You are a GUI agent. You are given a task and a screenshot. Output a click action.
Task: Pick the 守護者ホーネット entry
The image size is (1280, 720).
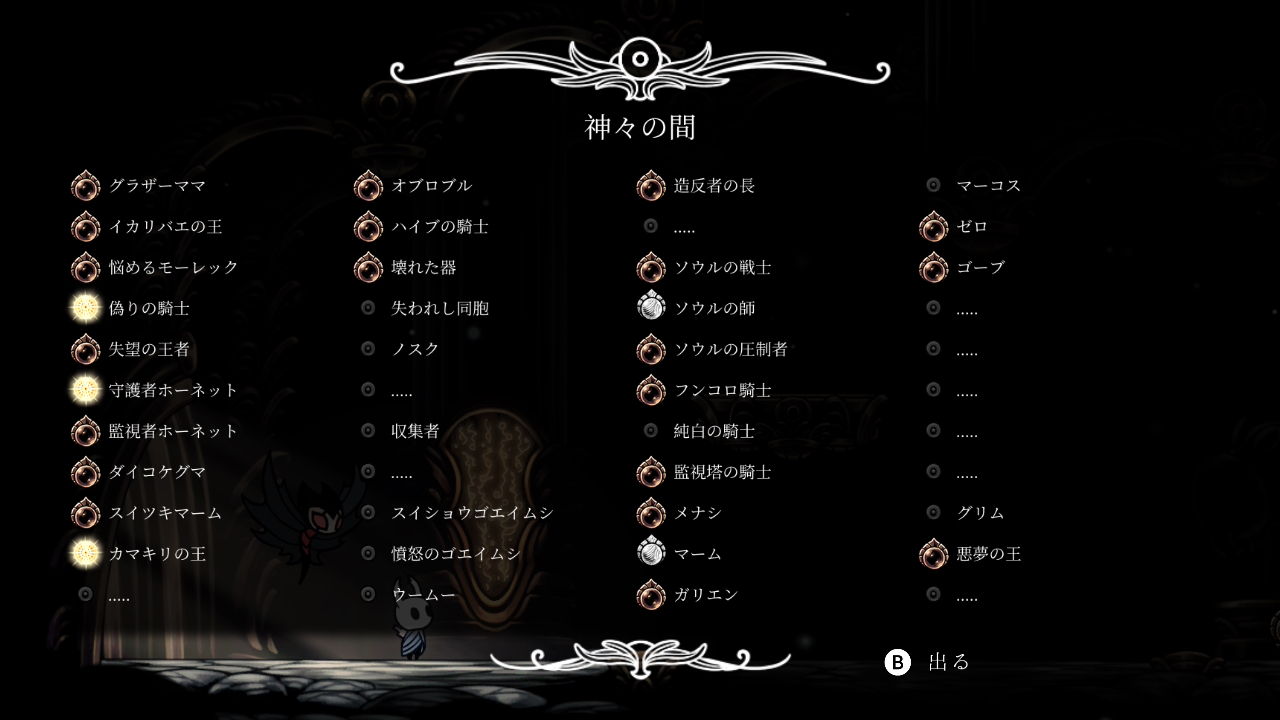point(173,390)
